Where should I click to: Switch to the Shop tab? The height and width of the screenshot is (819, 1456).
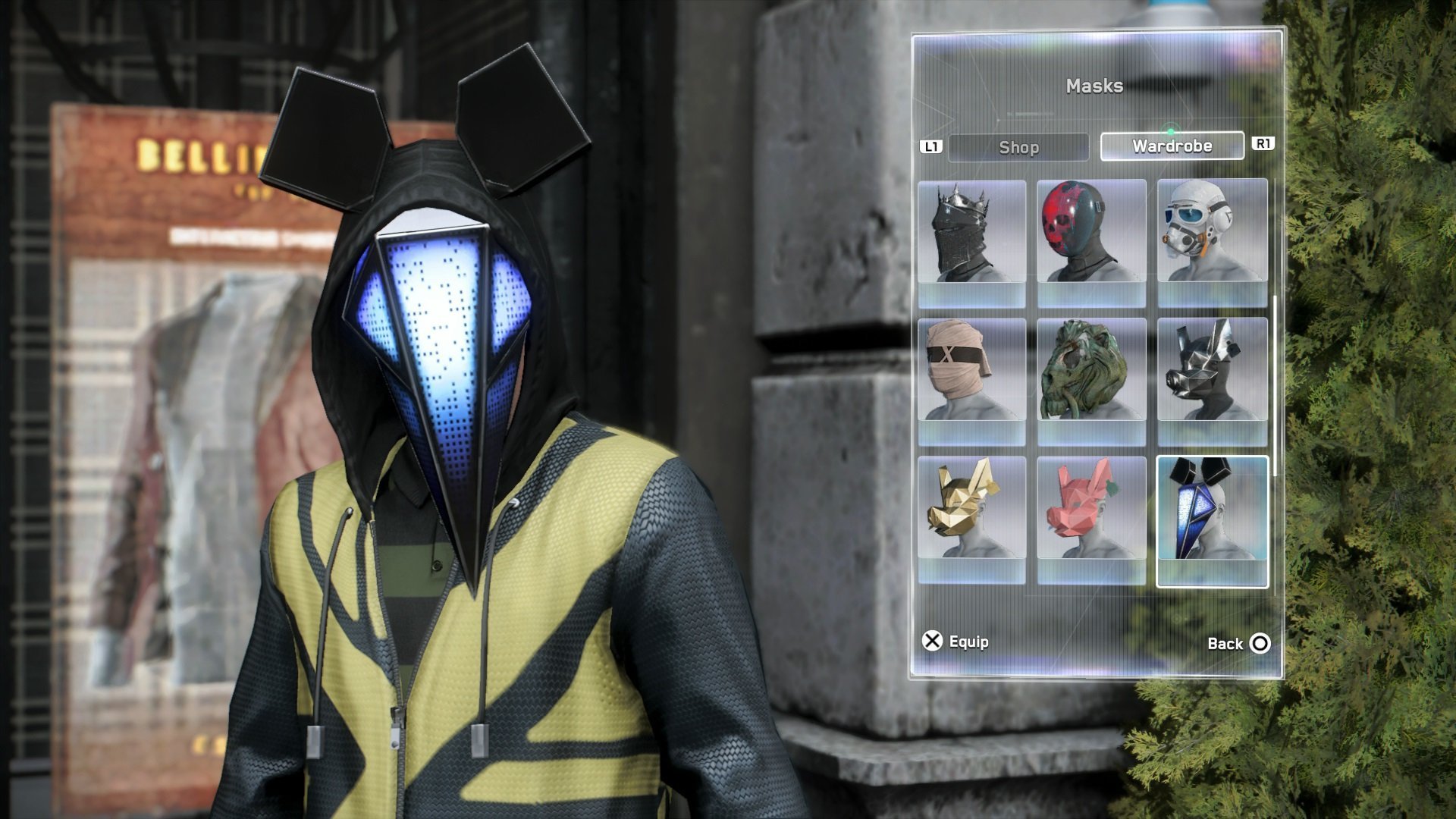tap(1018, 147)
